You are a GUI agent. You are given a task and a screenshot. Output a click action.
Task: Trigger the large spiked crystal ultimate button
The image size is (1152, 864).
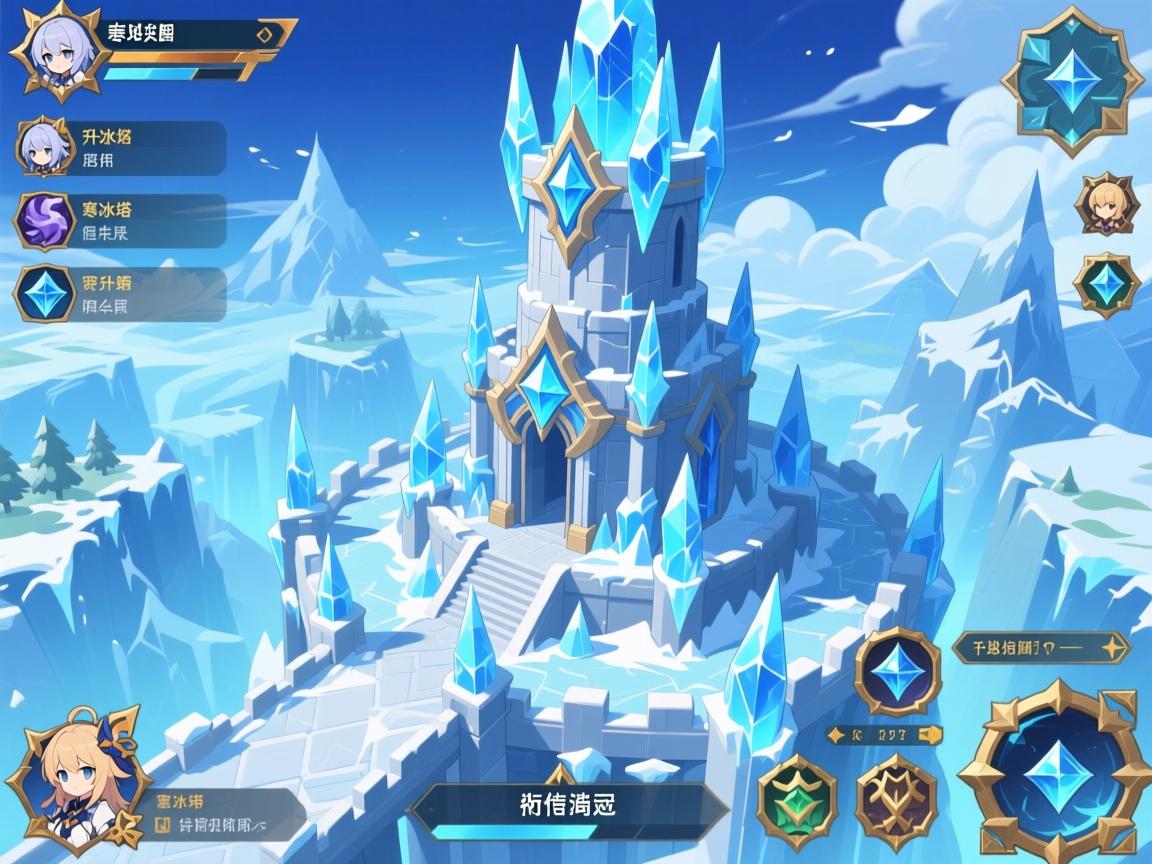coord(1055,776)
